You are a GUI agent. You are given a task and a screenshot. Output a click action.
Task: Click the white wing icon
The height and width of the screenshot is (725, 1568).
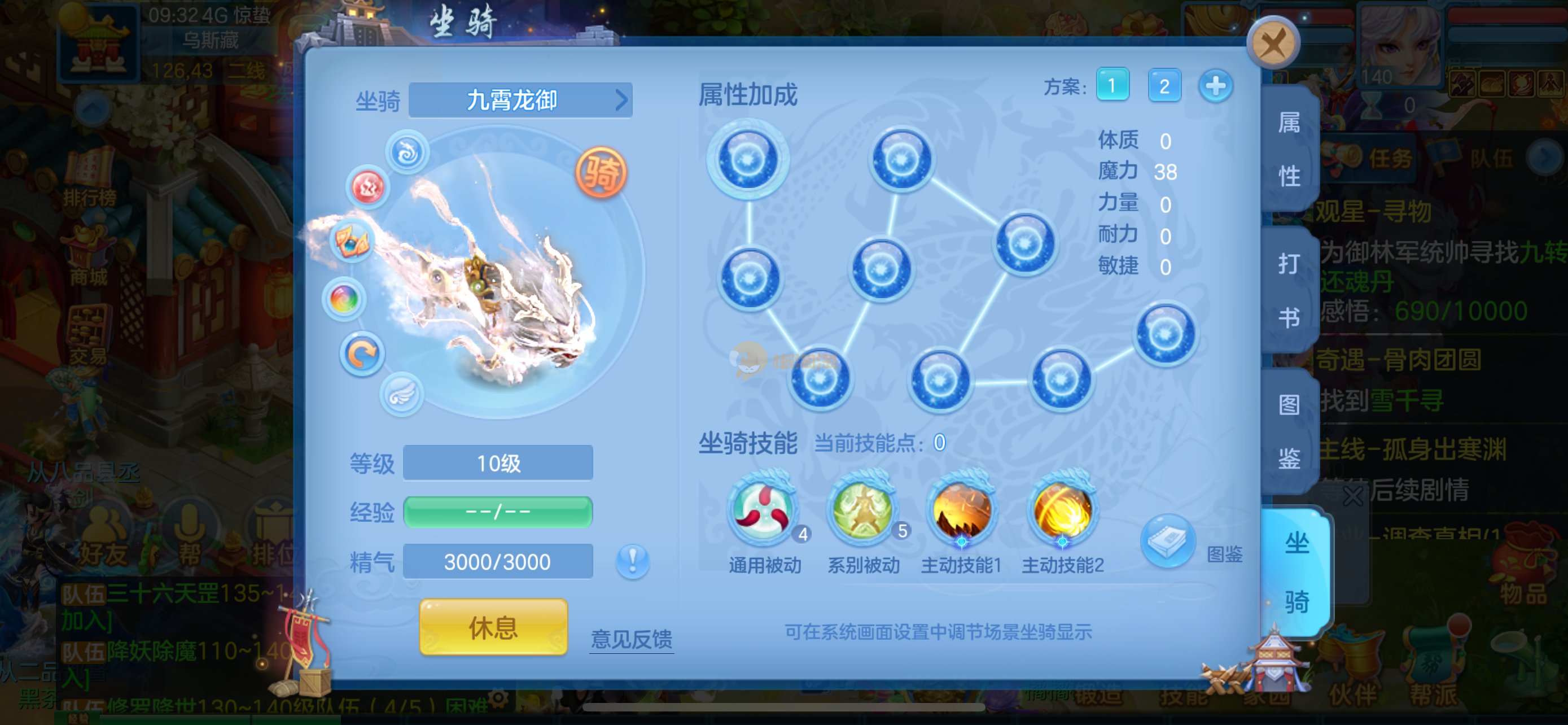point(402,395)
